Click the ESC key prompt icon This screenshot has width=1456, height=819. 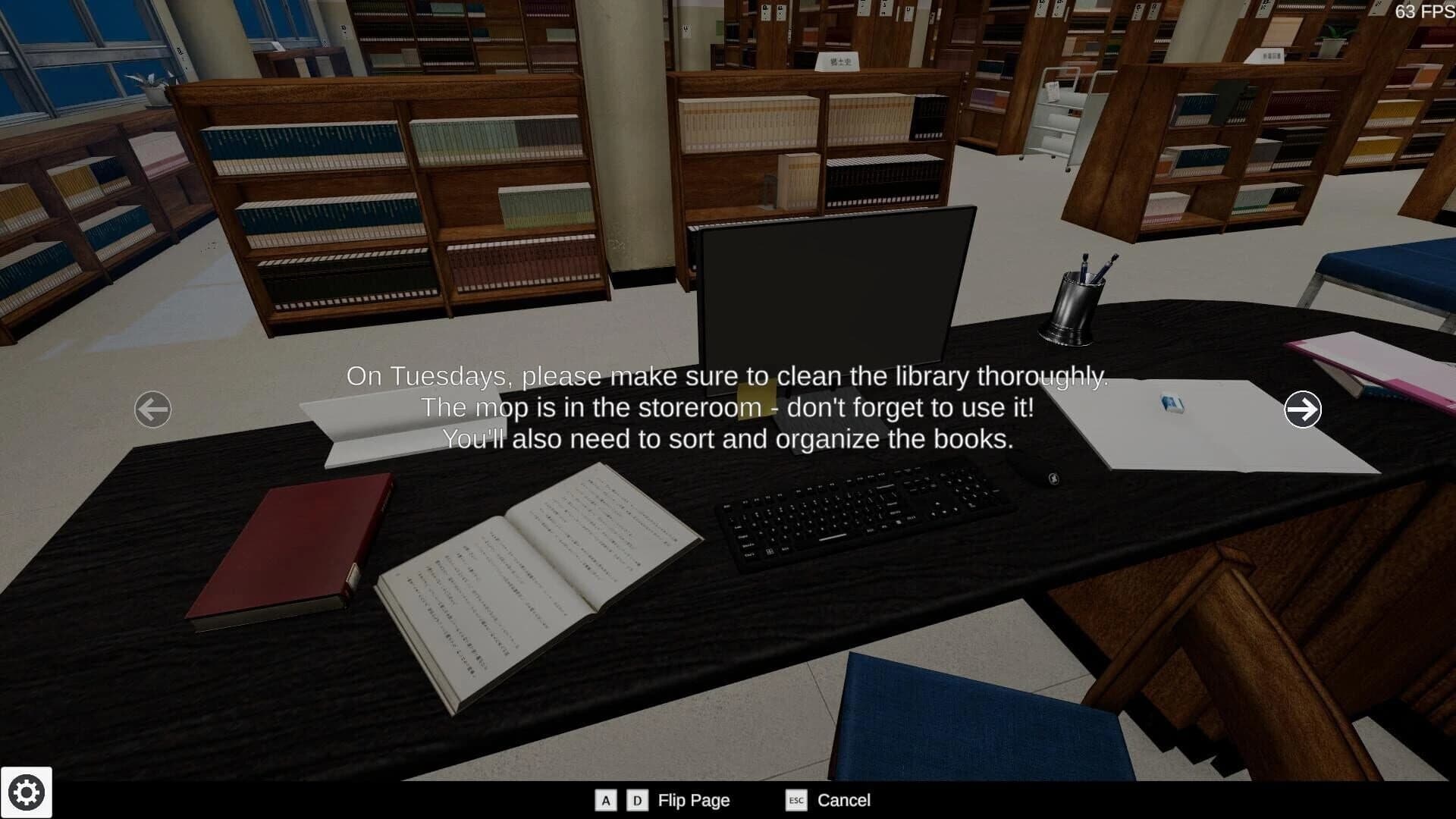tap(795, 802)
